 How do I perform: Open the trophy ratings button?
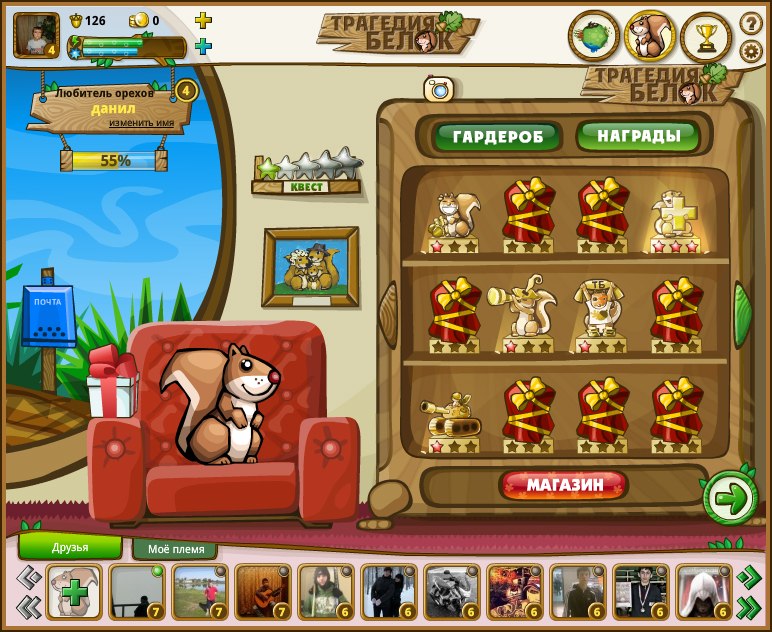(706, 36)
